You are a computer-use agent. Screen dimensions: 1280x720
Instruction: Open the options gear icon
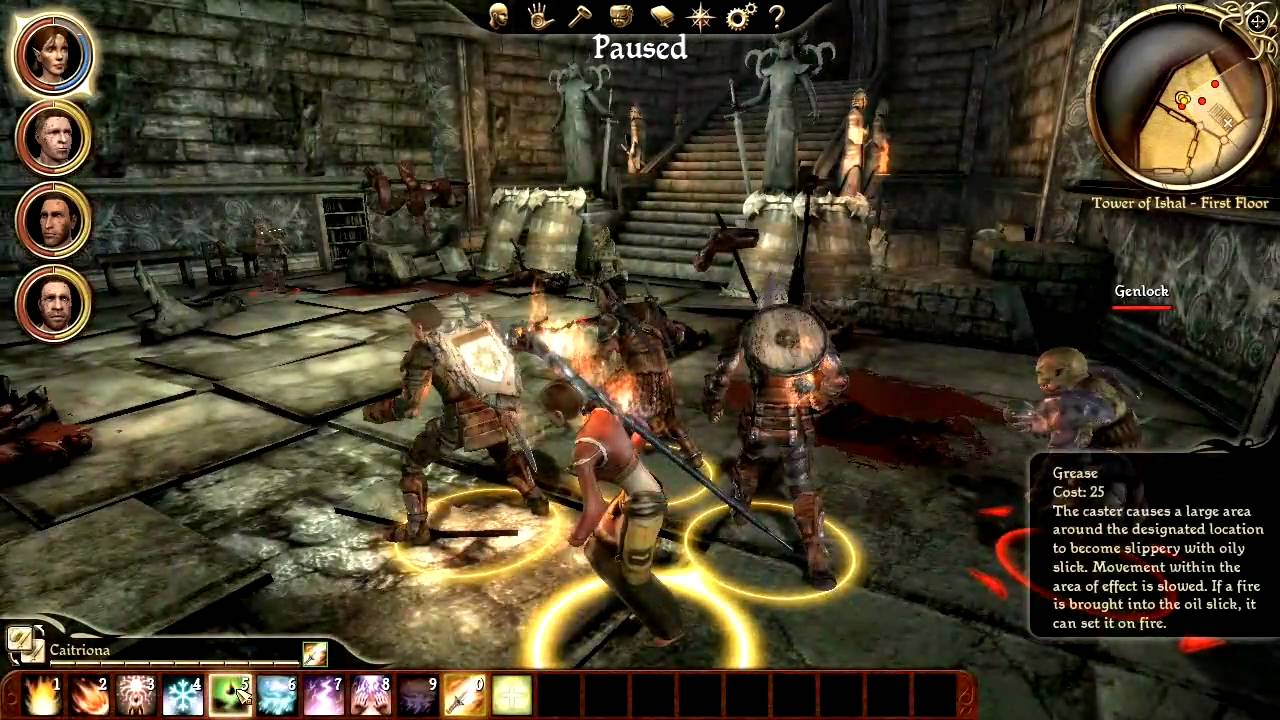[x=738, y=17]
